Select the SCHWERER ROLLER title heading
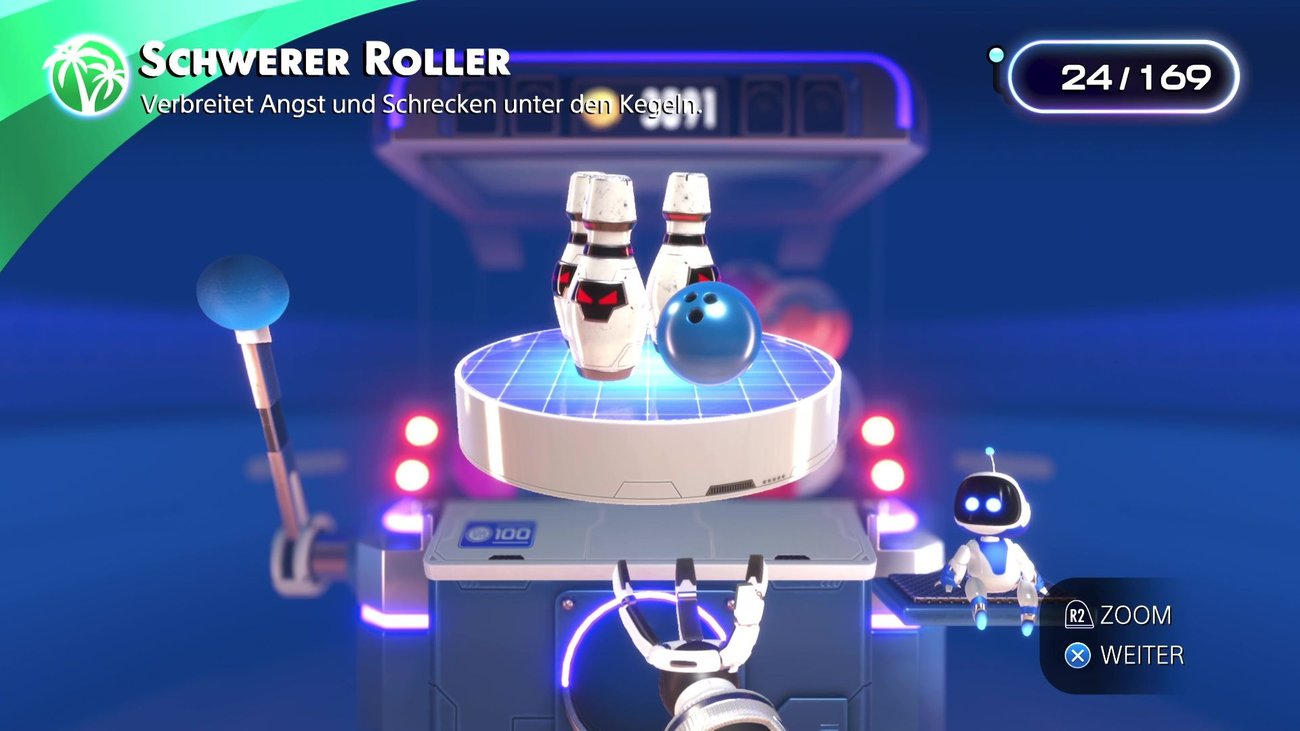1300x731 pixels. (320, 60)
